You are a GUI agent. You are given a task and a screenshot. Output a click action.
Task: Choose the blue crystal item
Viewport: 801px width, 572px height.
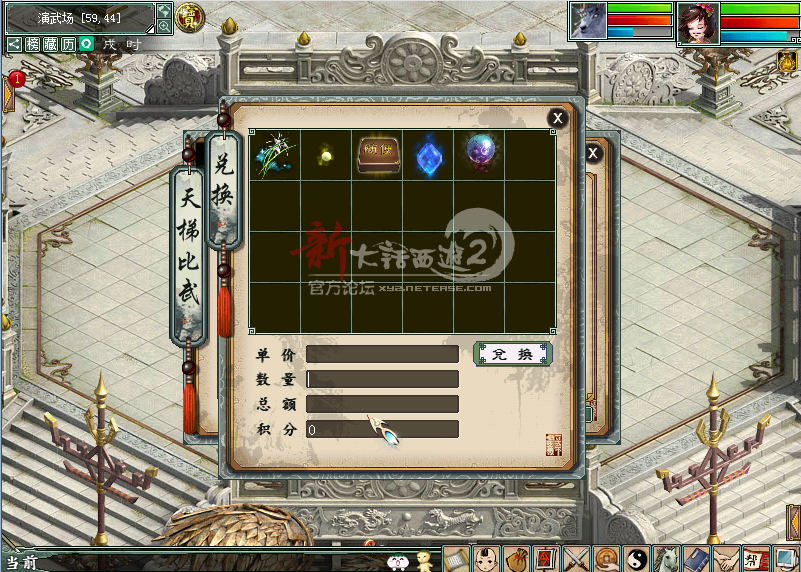pyautogui.click(x=429, y=155)
